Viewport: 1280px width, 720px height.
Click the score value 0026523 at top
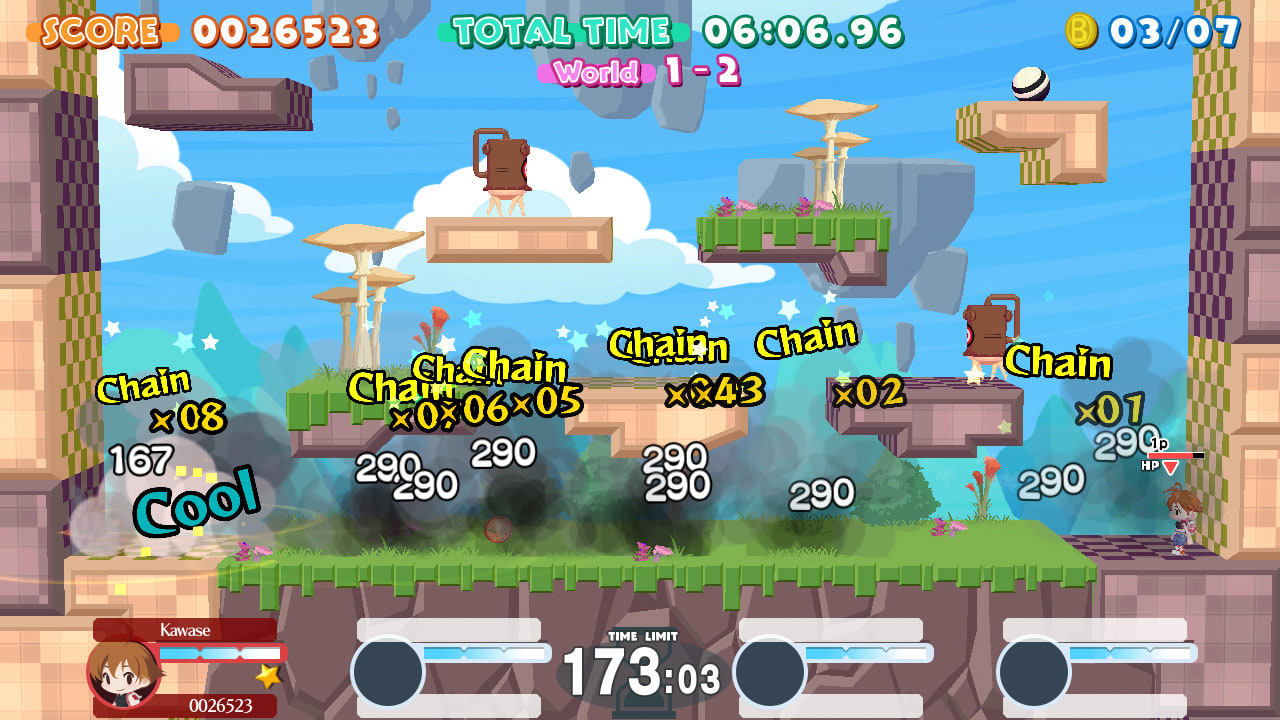tap(286, 31)
